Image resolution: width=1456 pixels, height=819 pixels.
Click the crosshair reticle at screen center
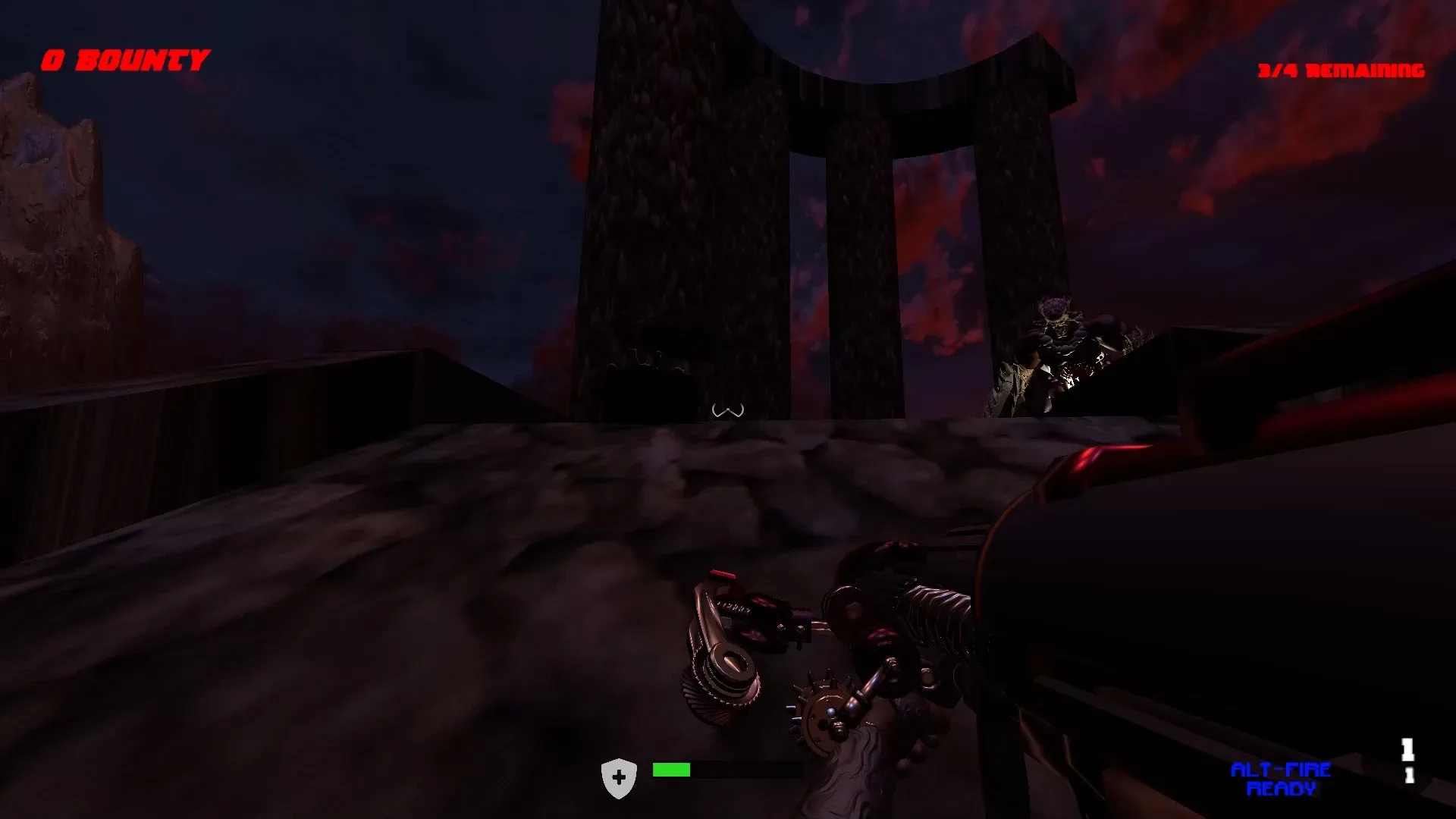click(x=728, y=409)
